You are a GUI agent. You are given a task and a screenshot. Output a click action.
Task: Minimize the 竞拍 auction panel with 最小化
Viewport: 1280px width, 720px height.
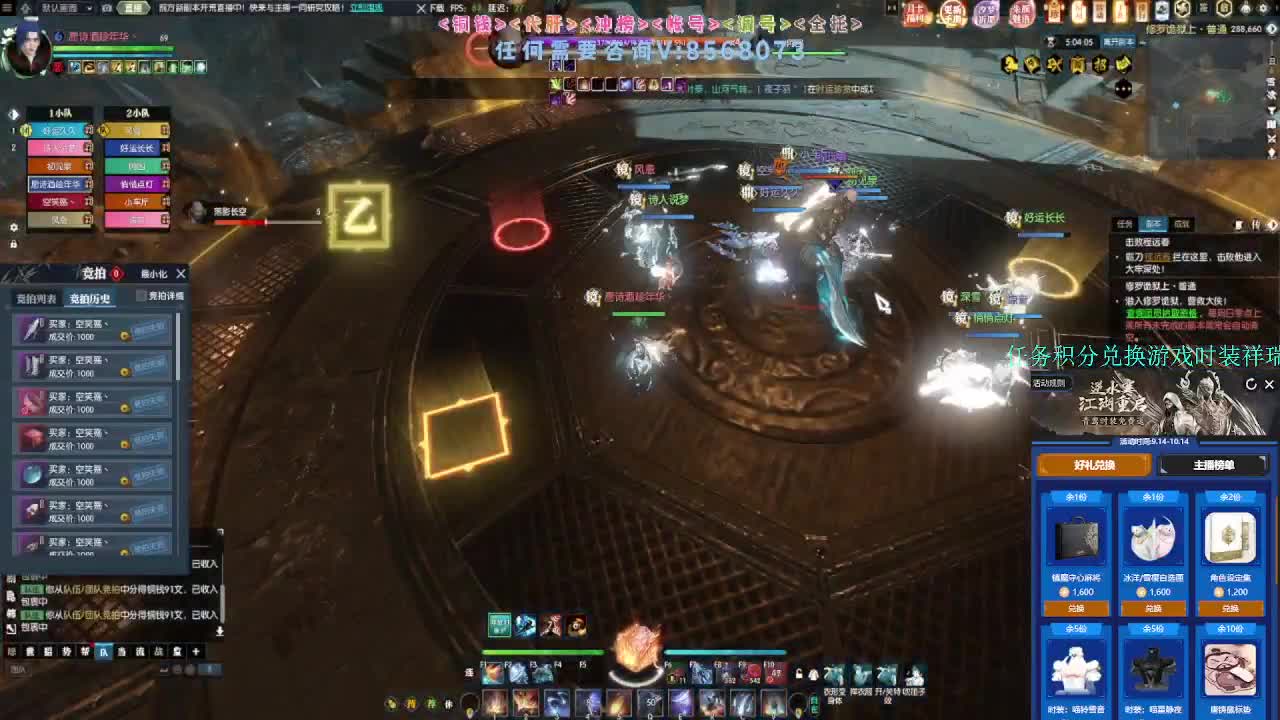154,274
